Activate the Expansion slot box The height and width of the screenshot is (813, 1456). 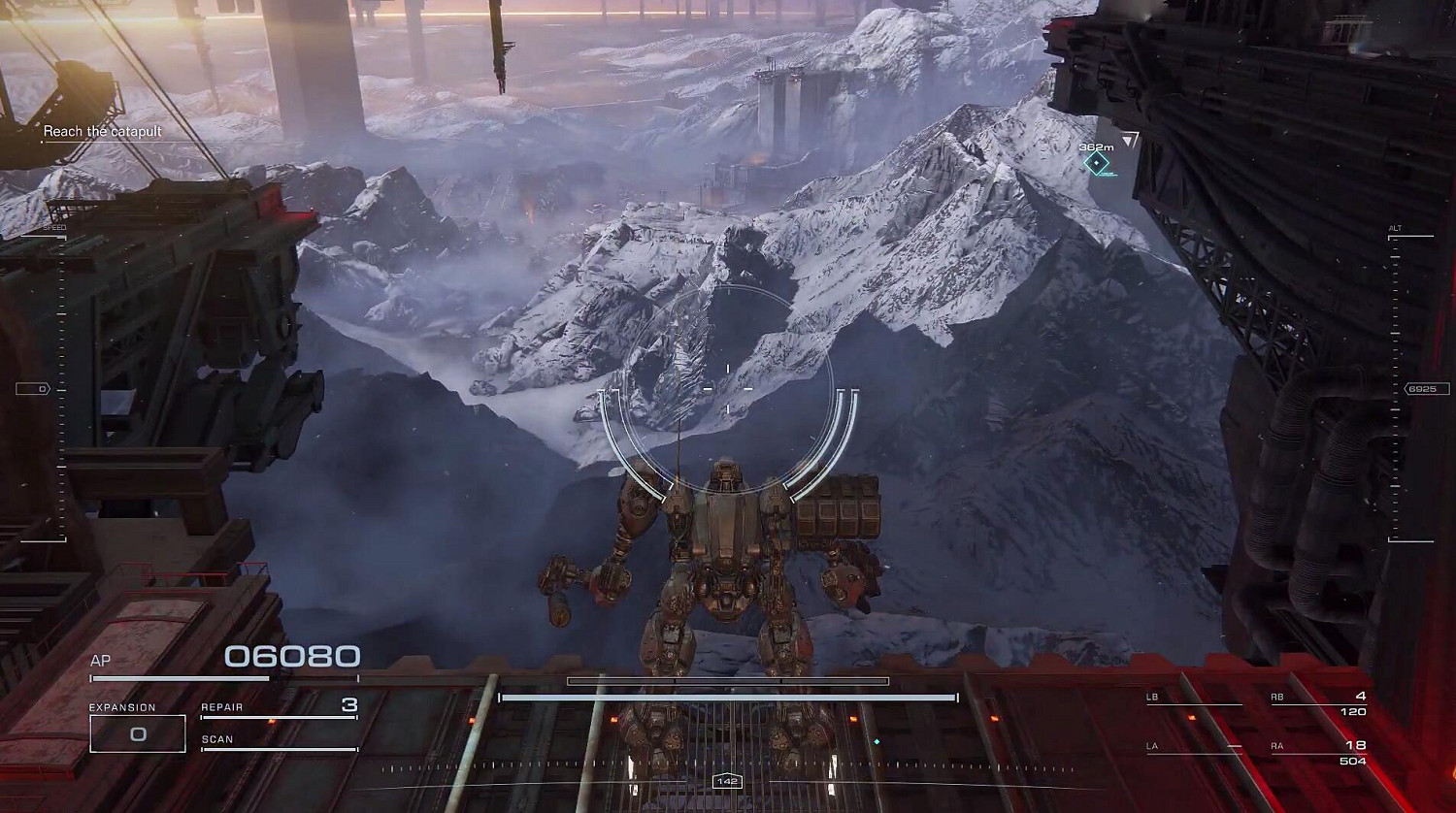tap(137, 733)
